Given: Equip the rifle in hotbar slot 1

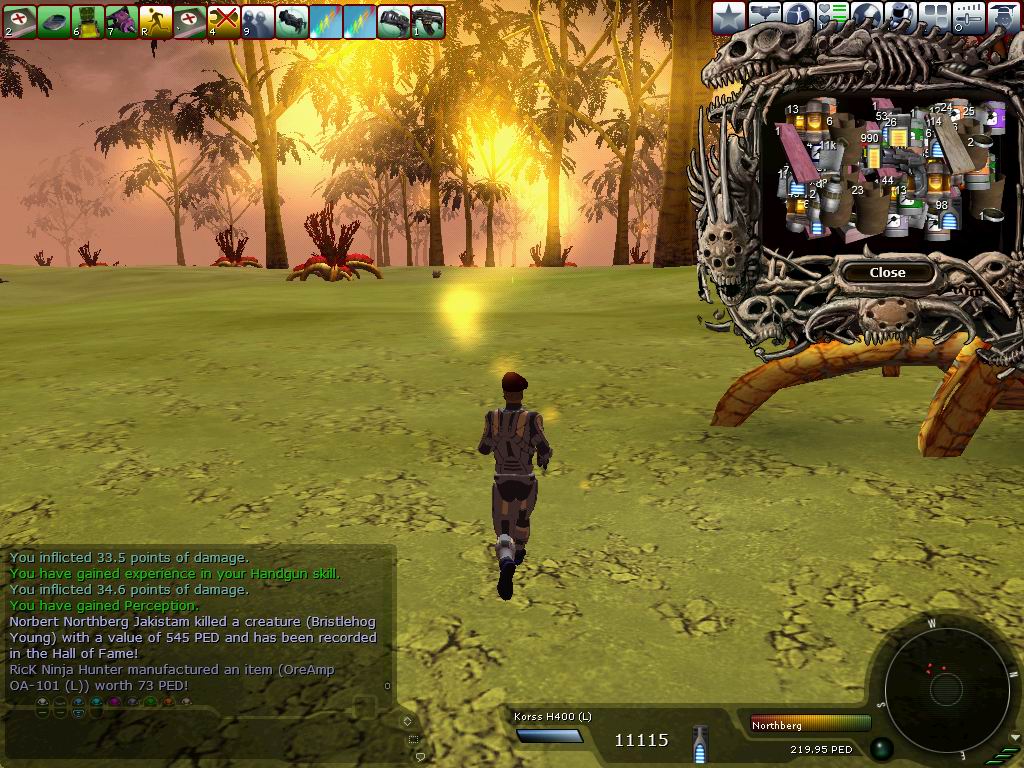Looking at the screenshot, I should pyautogui.click(x=428, y=21).
